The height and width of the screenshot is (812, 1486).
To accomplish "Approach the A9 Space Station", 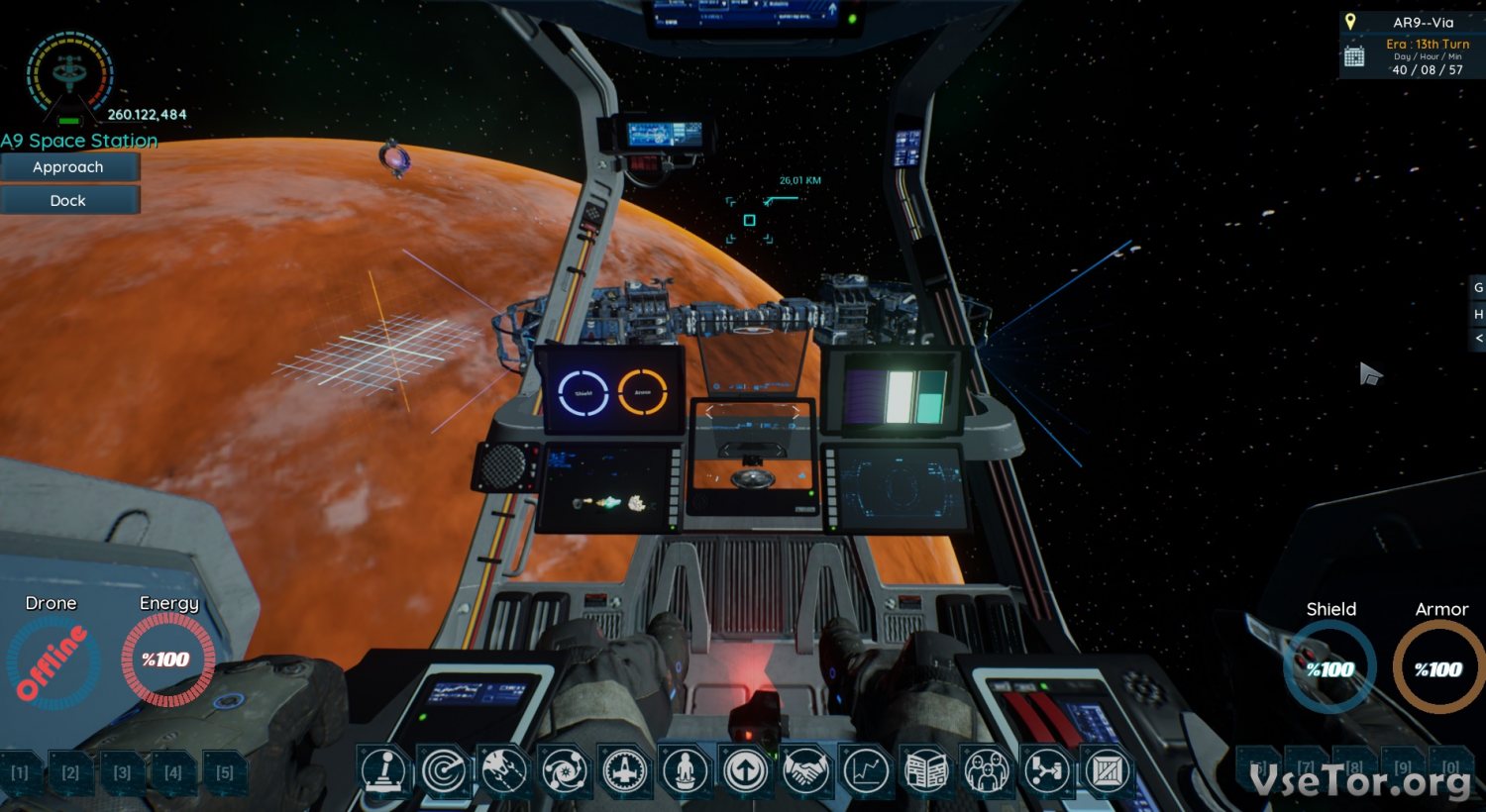I will pos(68,167).
